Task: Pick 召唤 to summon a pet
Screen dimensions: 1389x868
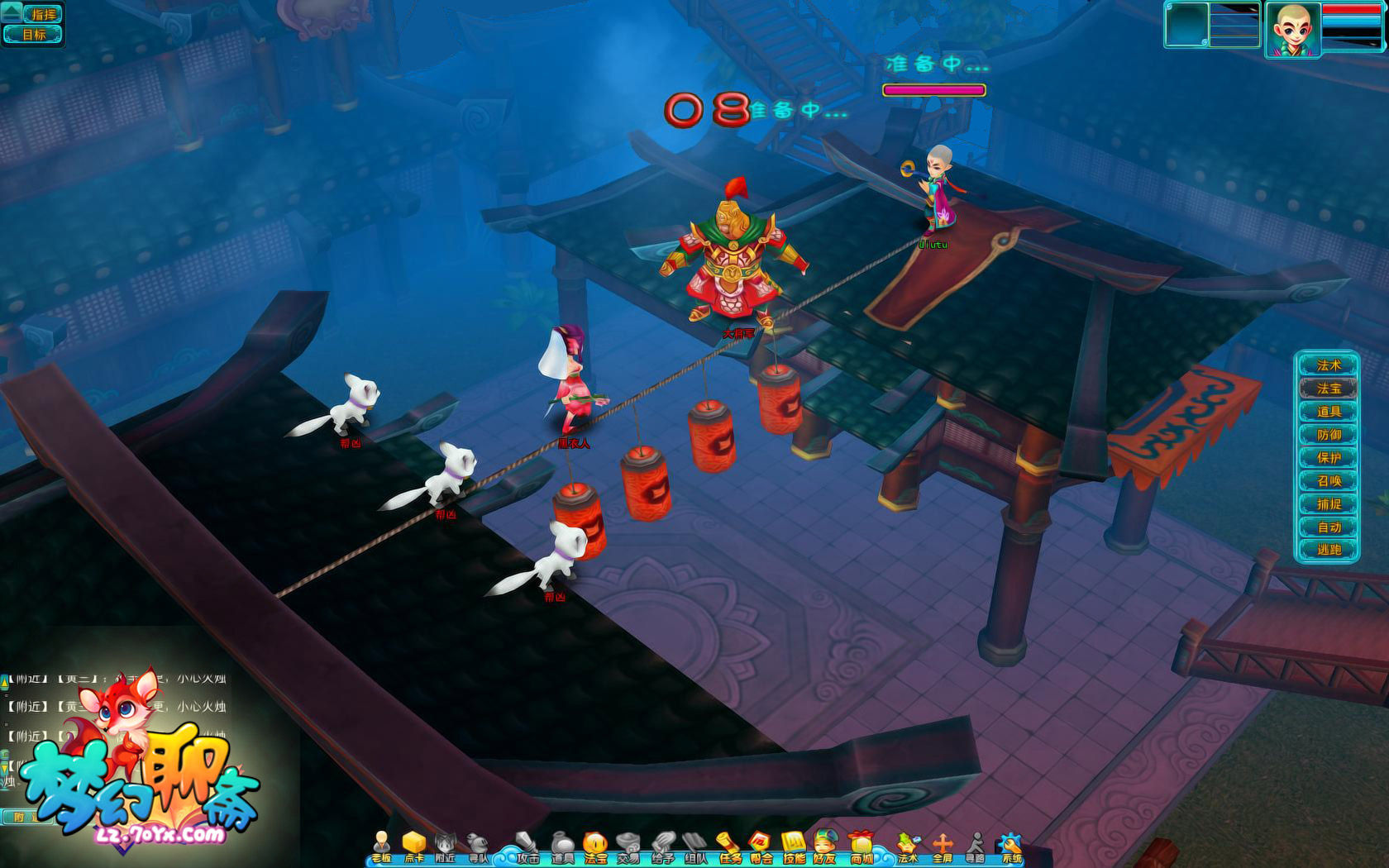Action: pos(1328,481)
